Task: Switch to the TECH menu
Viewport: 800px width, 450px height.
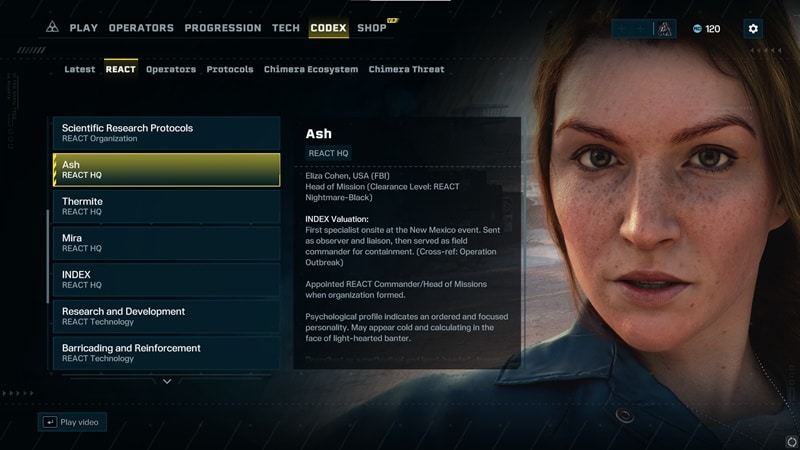Action: [x=286, y=28]
